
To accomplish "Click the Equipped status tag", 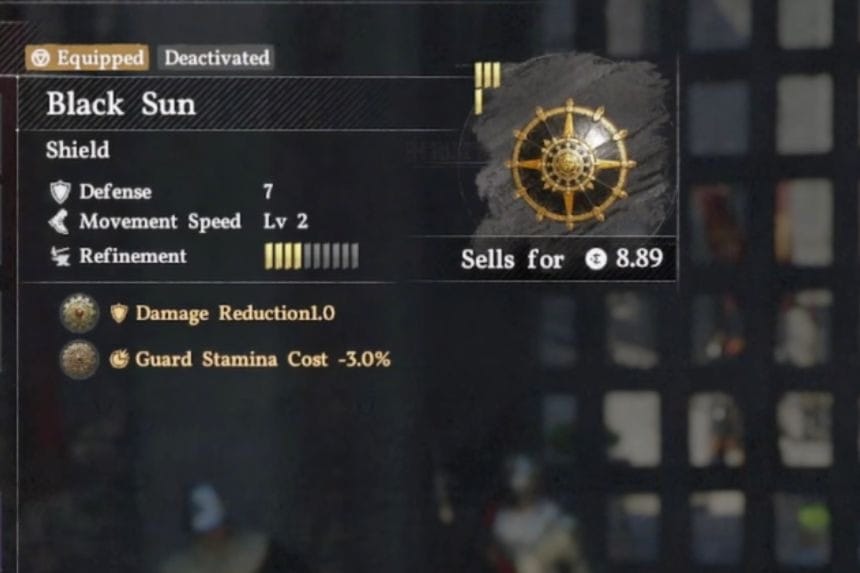I will pos(87,58).
